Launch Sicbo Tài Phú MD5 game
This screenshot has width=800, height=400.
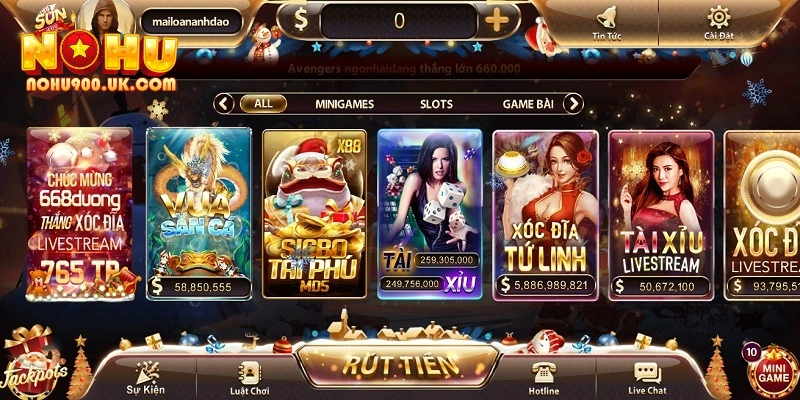(314, 210)
